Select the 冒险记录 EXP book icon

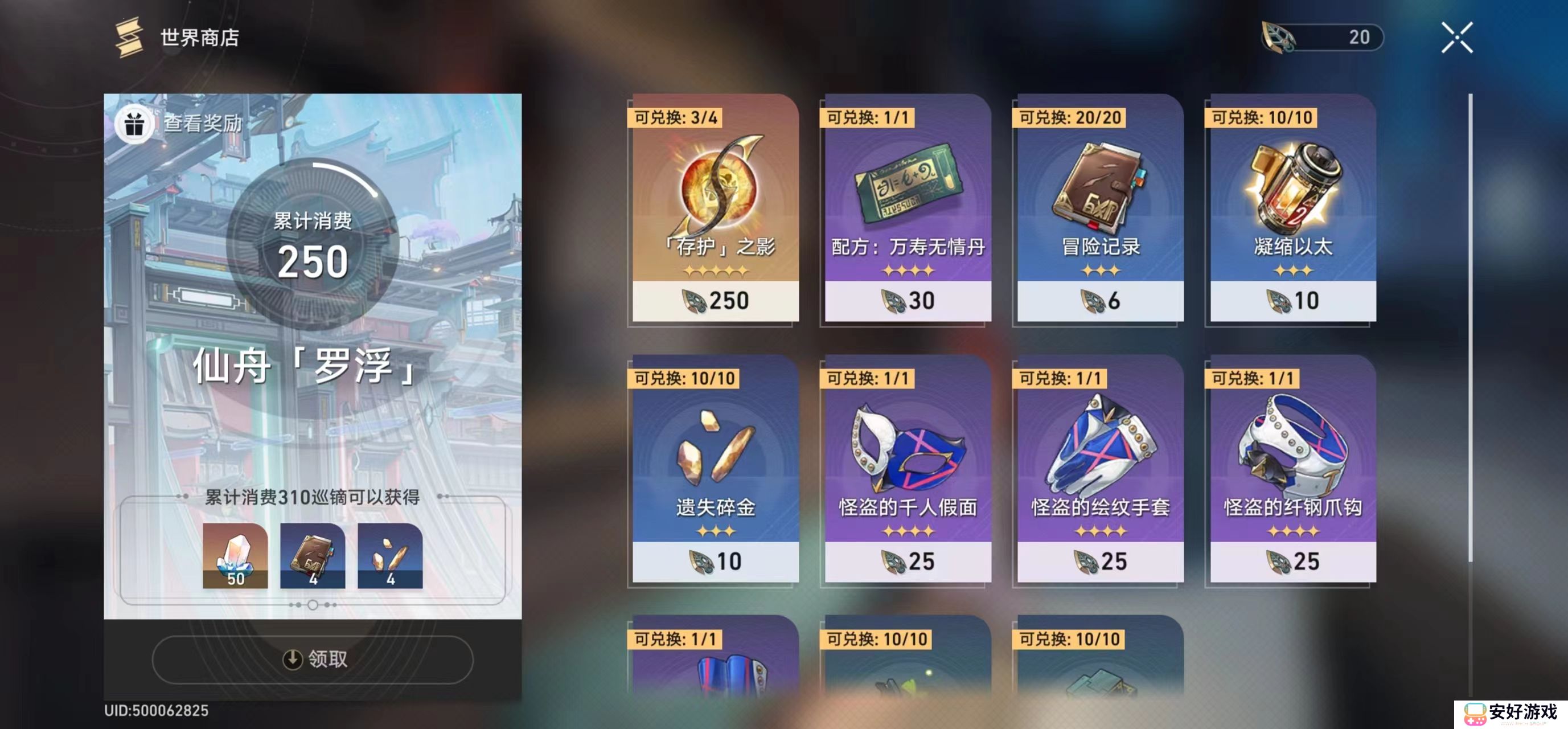tap(1099, 189)
